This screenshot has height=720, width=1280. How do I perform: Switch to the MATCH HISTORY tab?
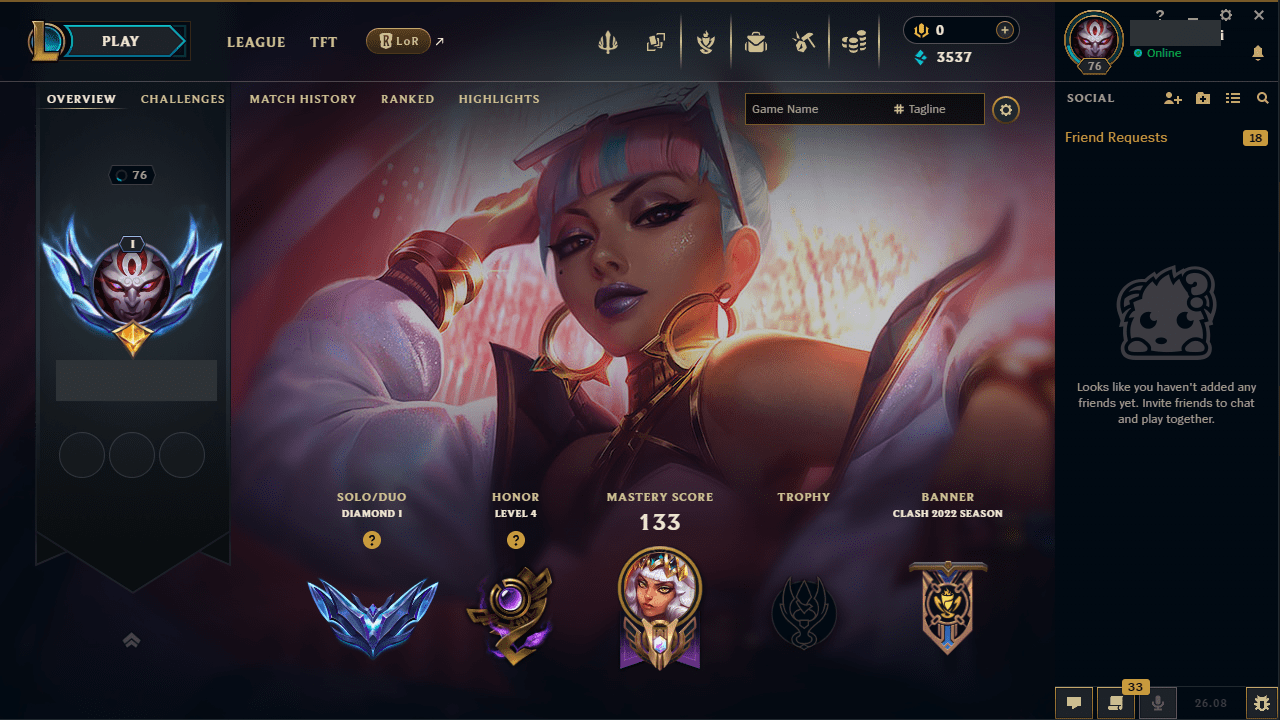303,99
